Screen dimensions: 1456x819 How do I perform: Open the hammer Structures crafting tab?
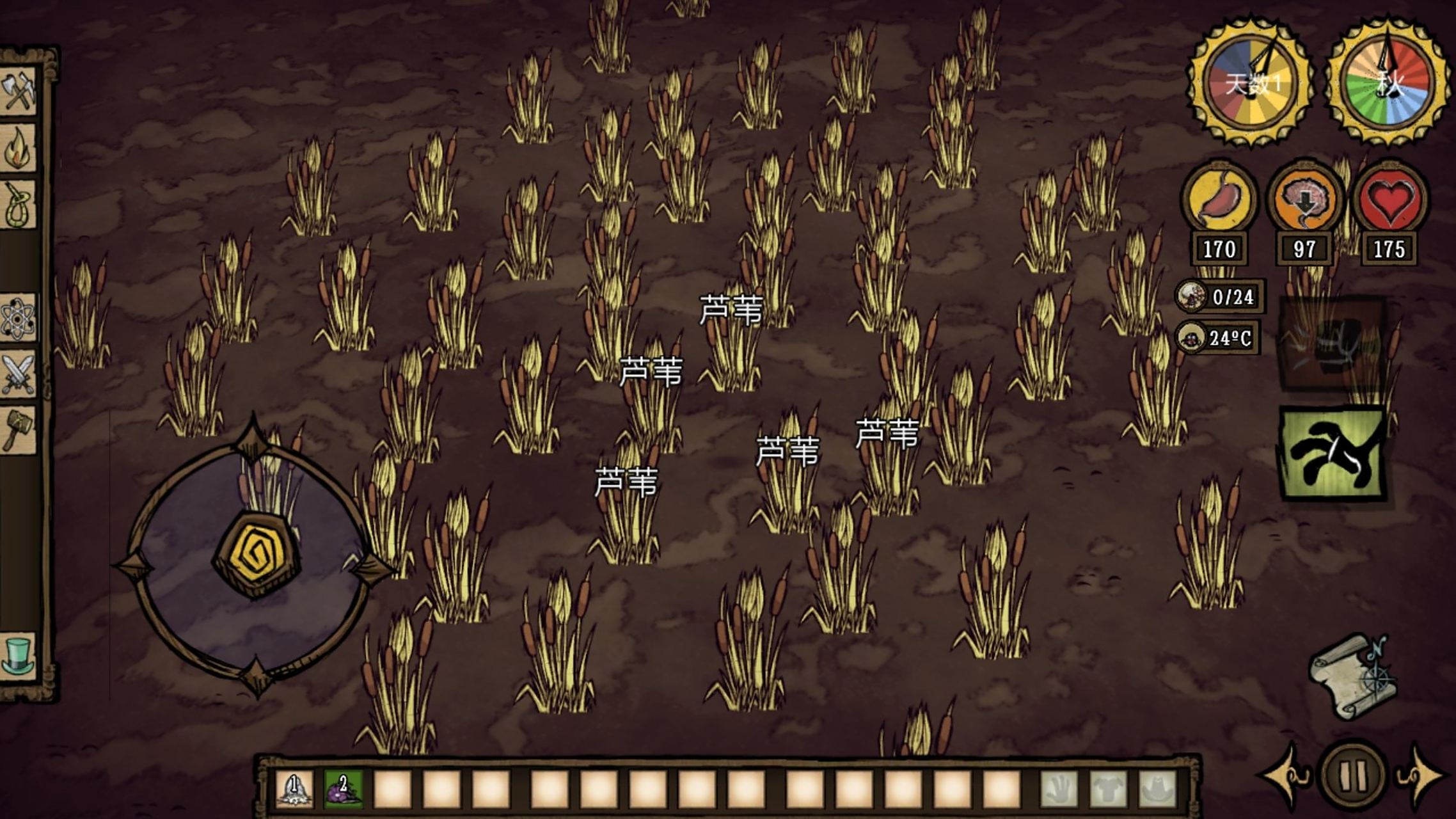pyautogui.click(x=19, y=430)
